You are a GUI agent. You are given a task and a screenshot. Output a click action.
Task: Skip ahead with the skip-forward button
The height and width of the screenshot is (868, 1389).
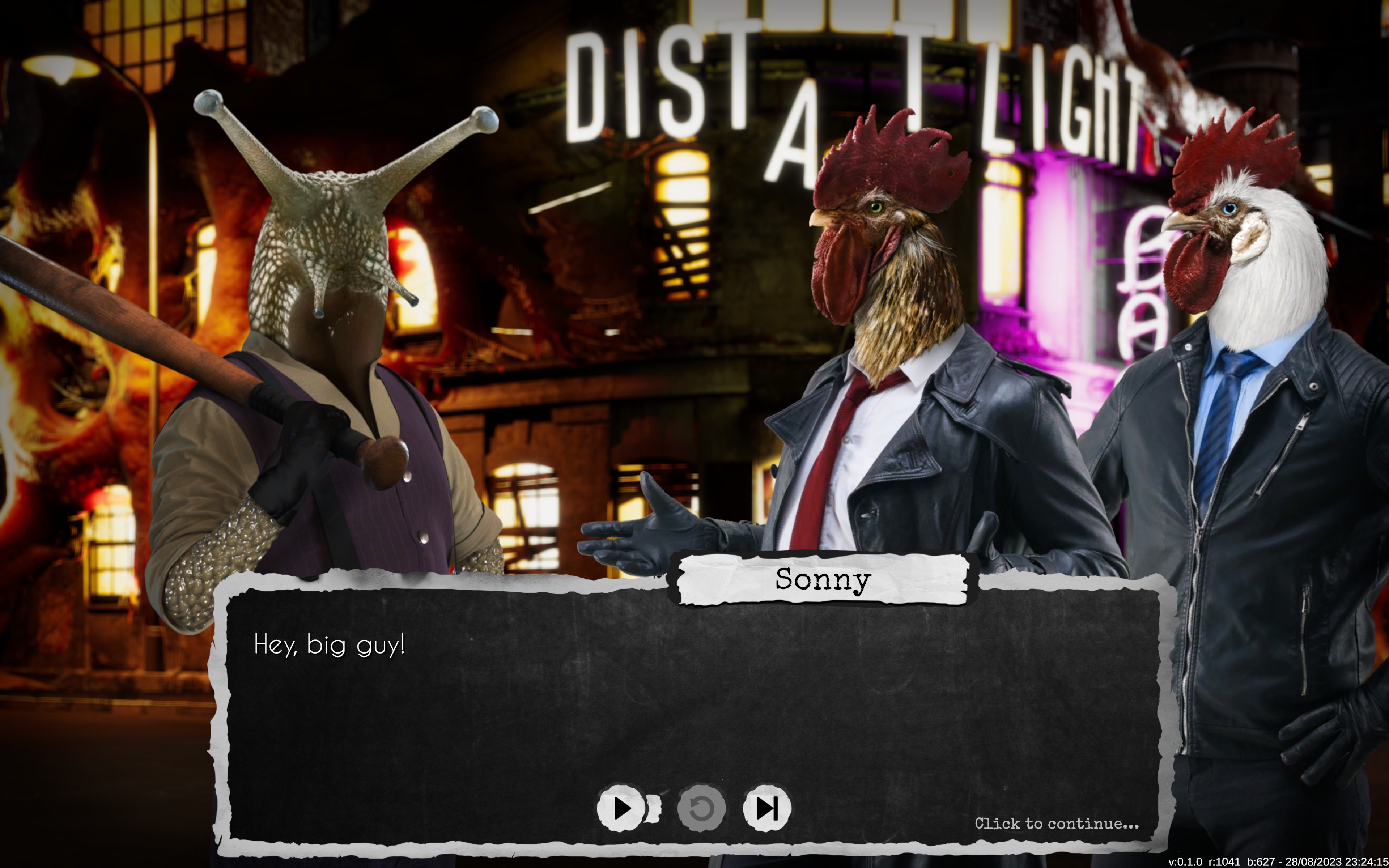[x=767, y=808]
